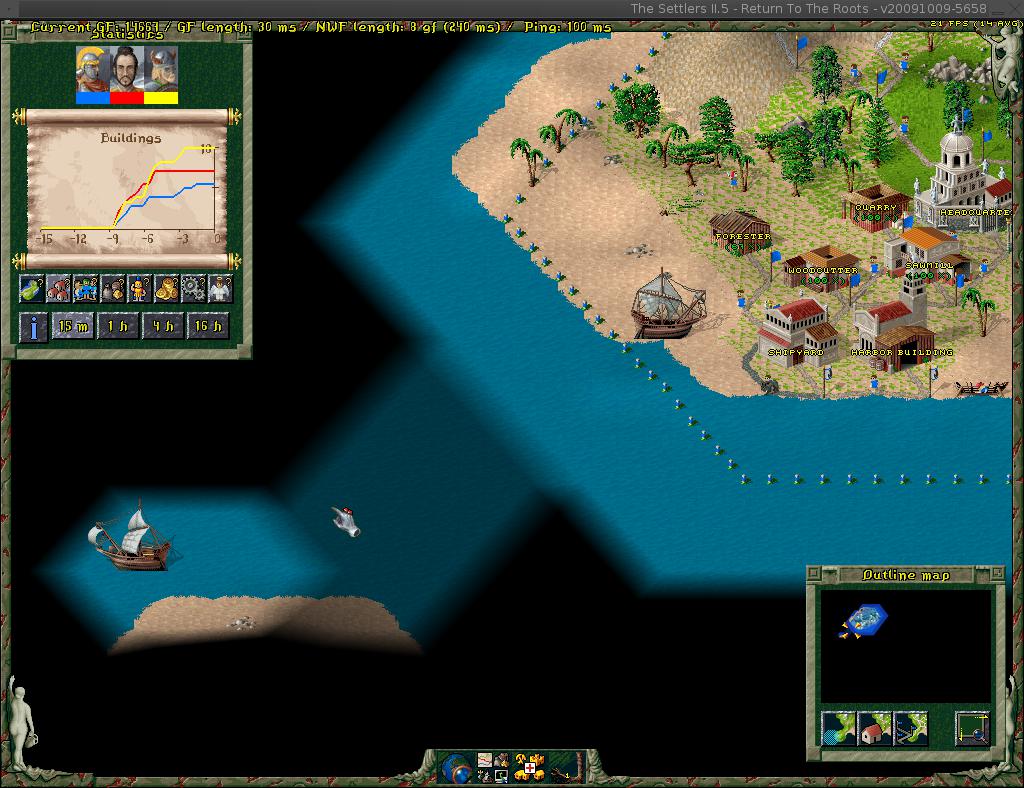Set the graph range to 16 h
Image resolution: width=1024 pixels, height=788 pixels.
(207, 326)
